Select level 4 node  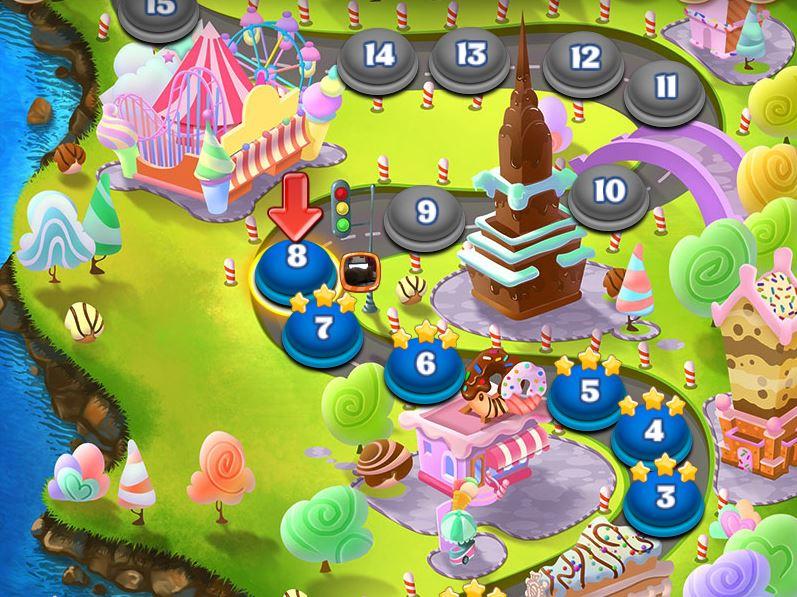pyautogui.click(x=654, y=433)
